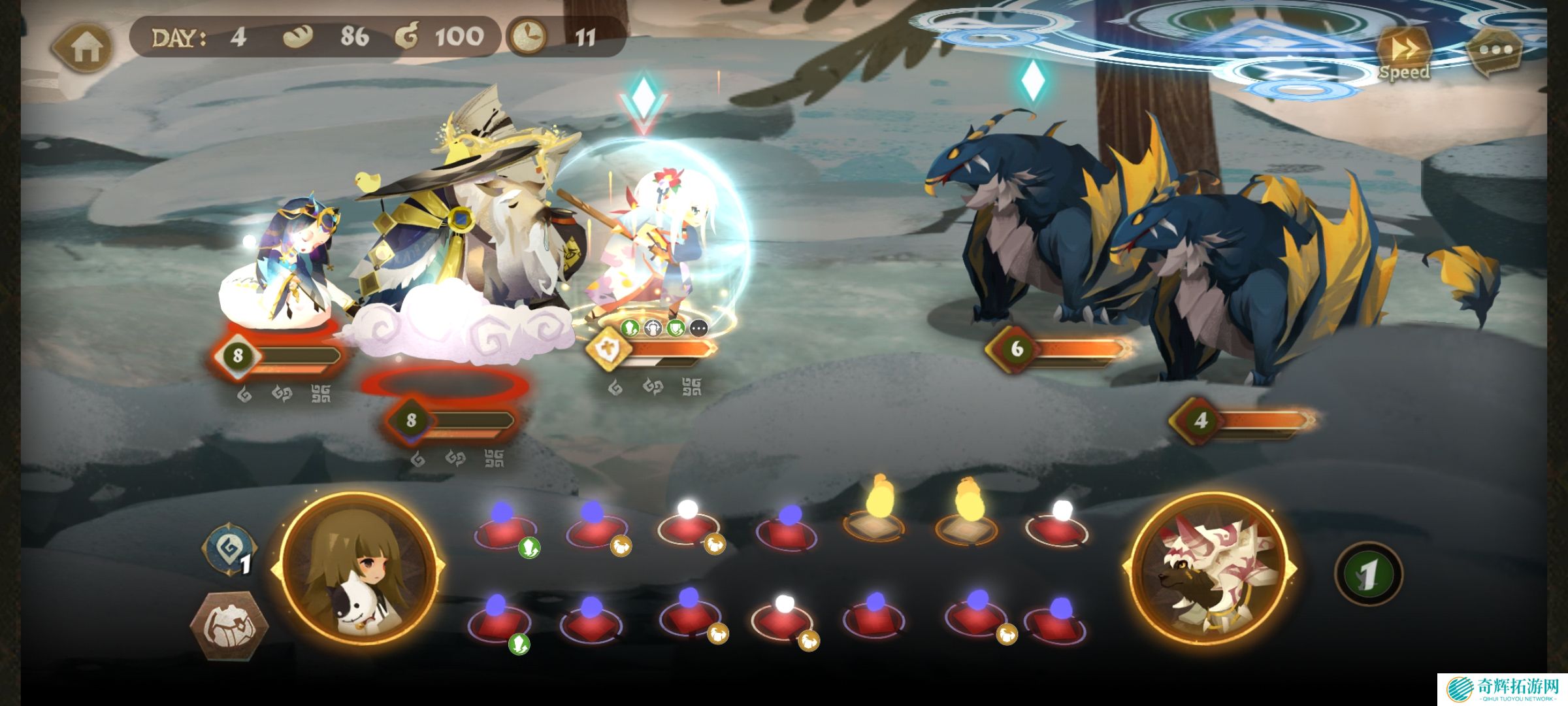This screenshot has height=706, width=1568.
Task: Toggle the battle Speed button
Action: tap(1403, 54)
